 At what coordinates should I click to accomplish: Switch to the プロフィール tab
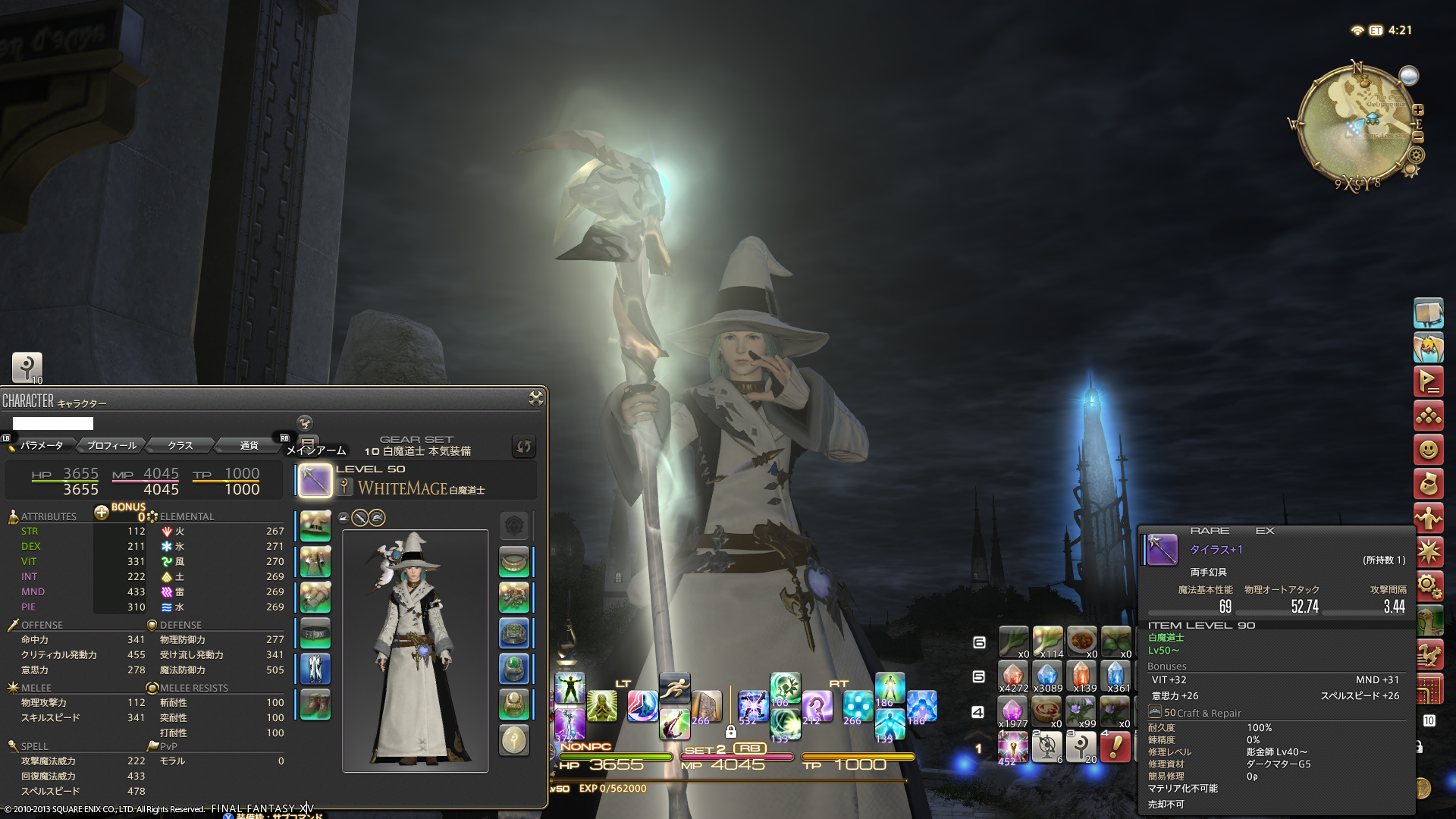tap(111, 445)
